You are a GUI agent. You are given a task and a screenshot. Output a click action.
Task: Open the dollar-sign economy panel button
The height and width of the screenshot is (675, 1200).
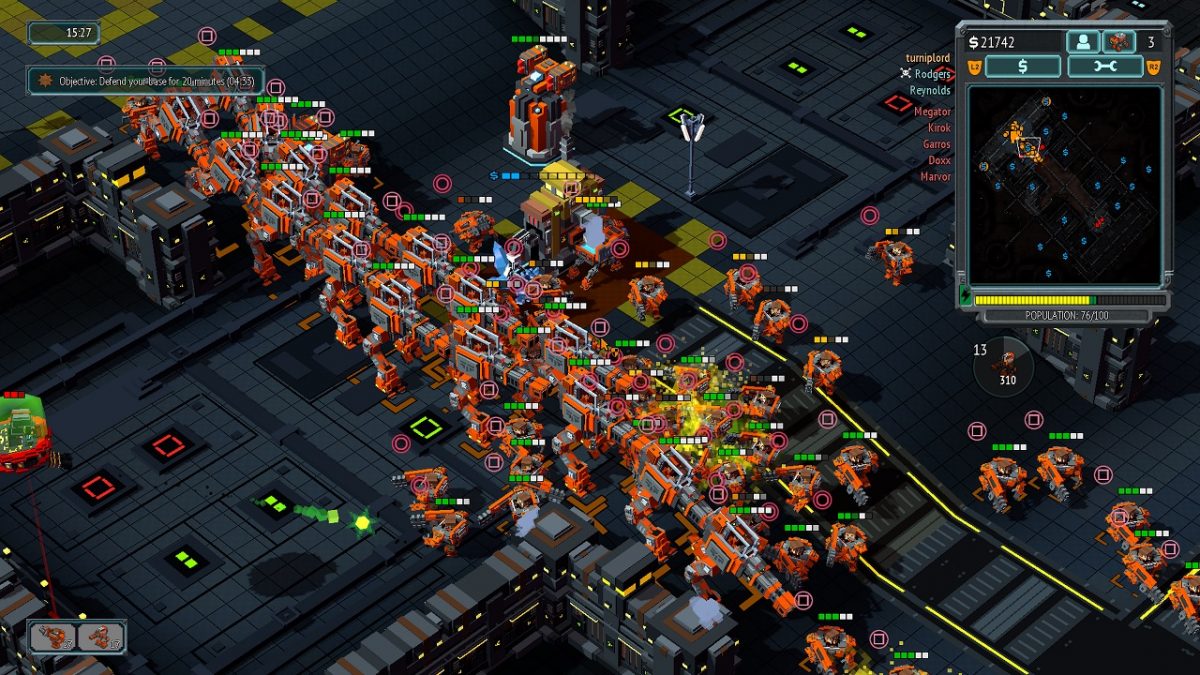pyautogui.click(x=1022, y=67)
